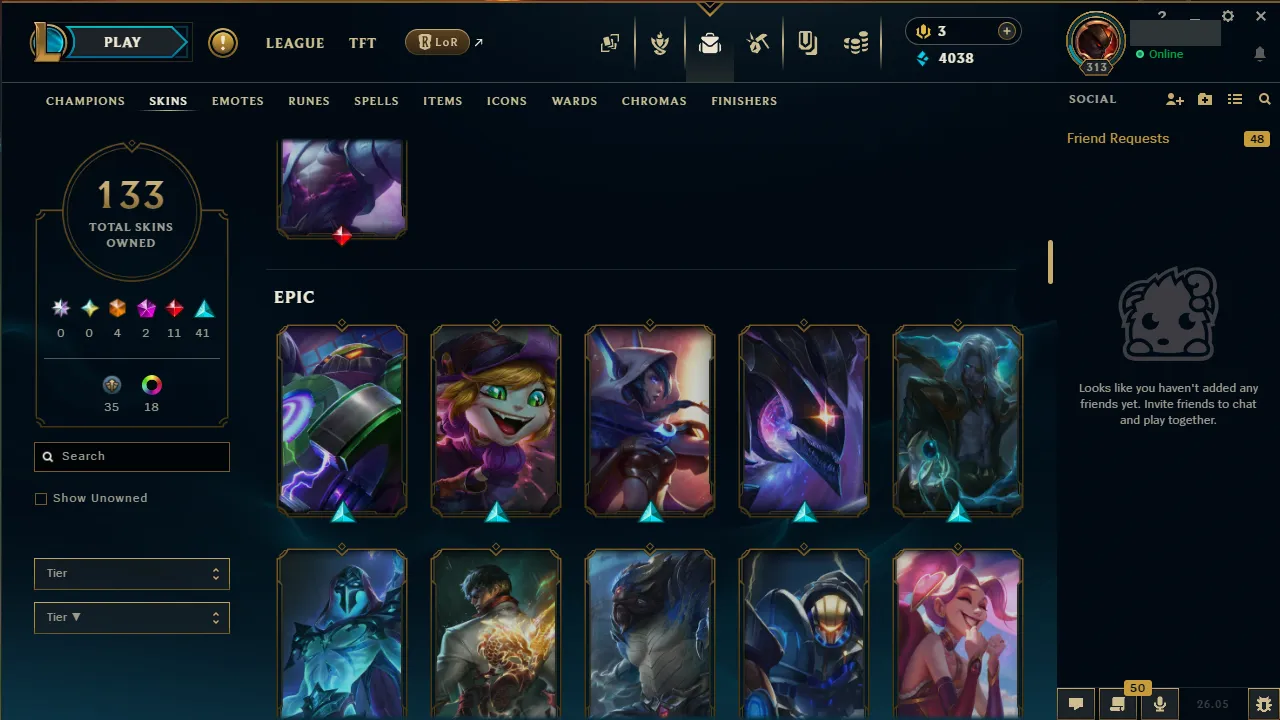
Task: Open Friend Requests (48)
Action: point(1117,138)
